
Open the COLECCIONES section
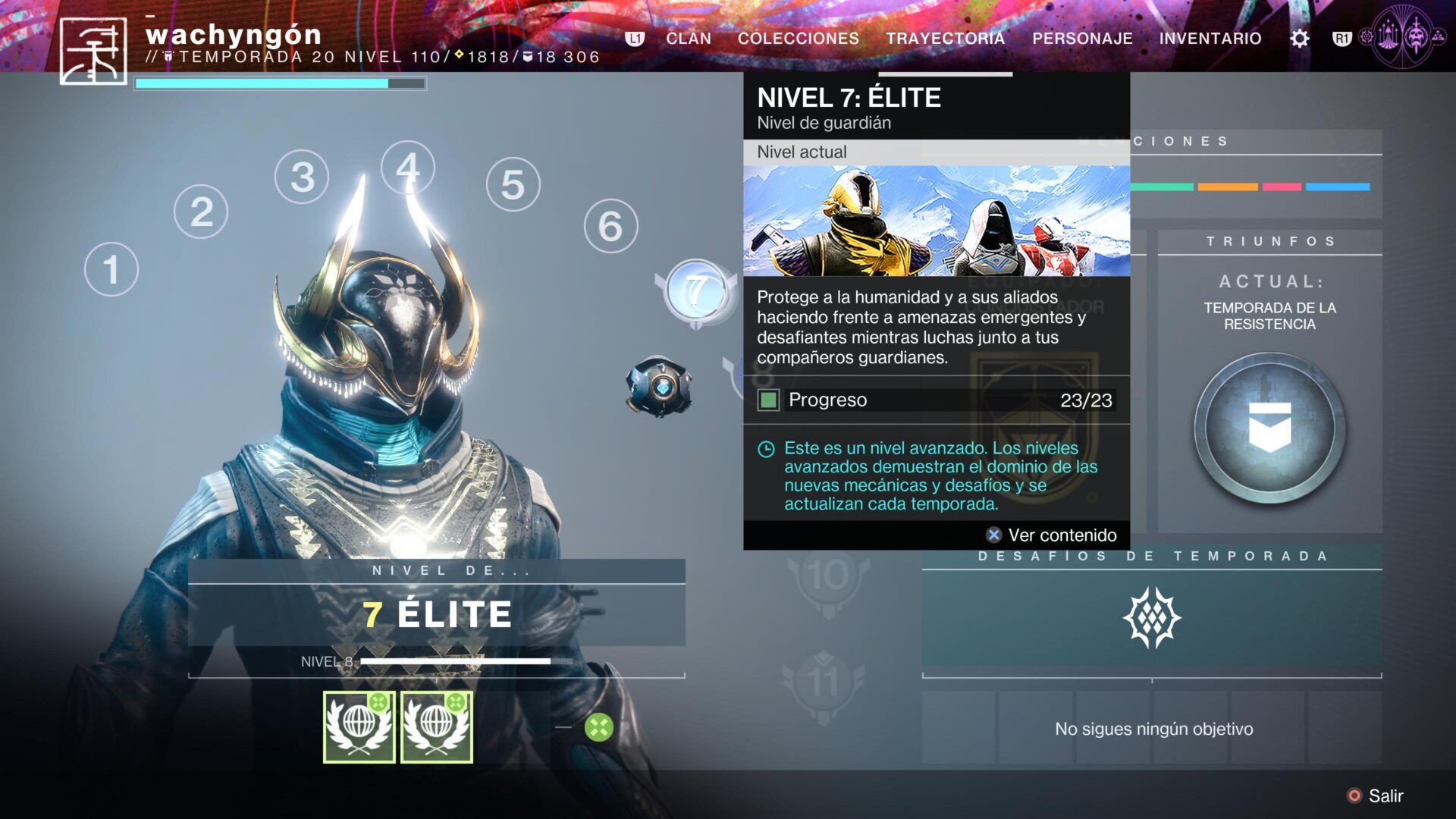pos(799,39)
